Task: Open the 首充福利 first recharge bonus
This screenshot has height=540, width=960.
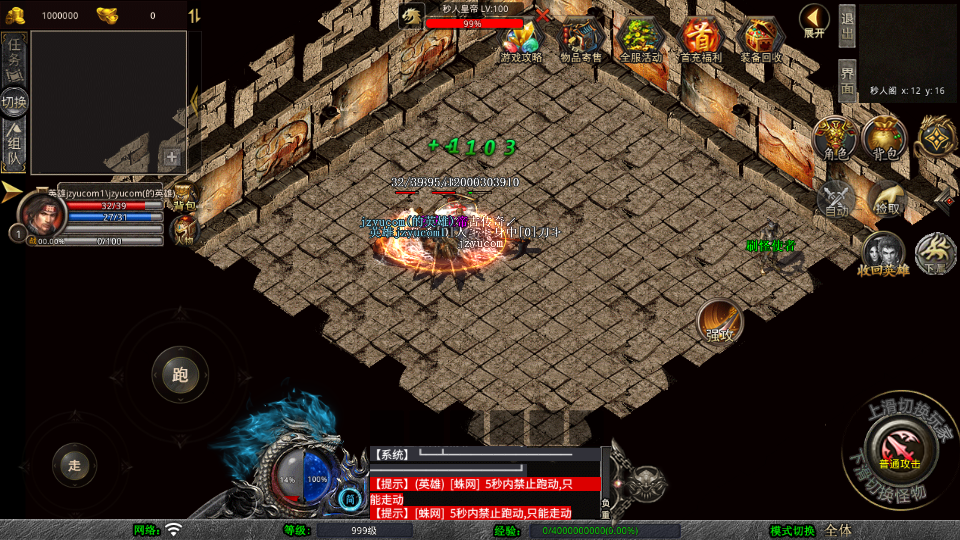Action: point(700,38)
